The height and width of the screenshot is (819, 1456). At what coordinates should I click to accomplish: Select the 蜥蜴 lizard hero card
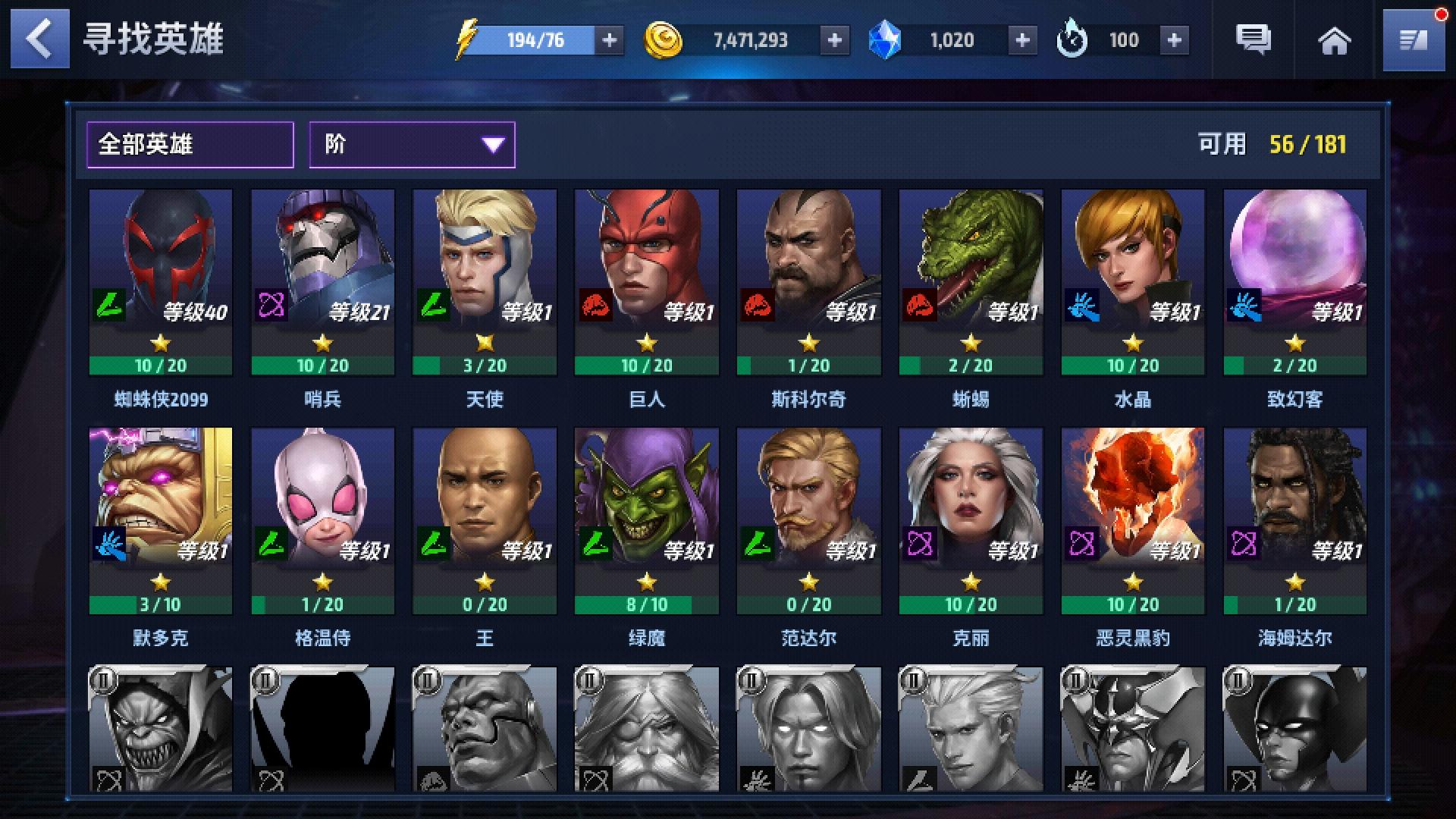click(971, 282)
